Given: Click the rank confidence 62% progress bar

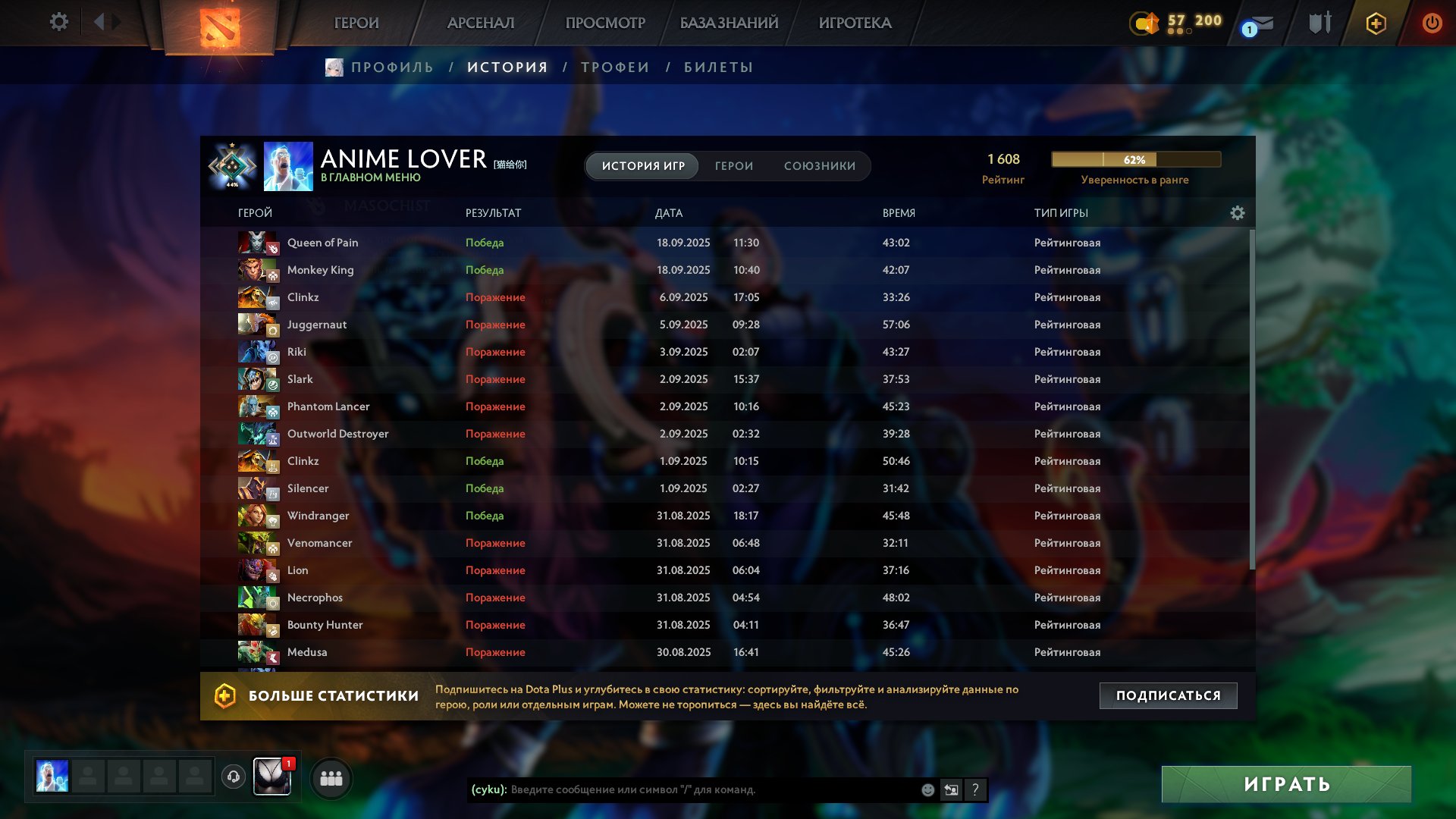Looking at the screenshot, I should pos(1134,159).
